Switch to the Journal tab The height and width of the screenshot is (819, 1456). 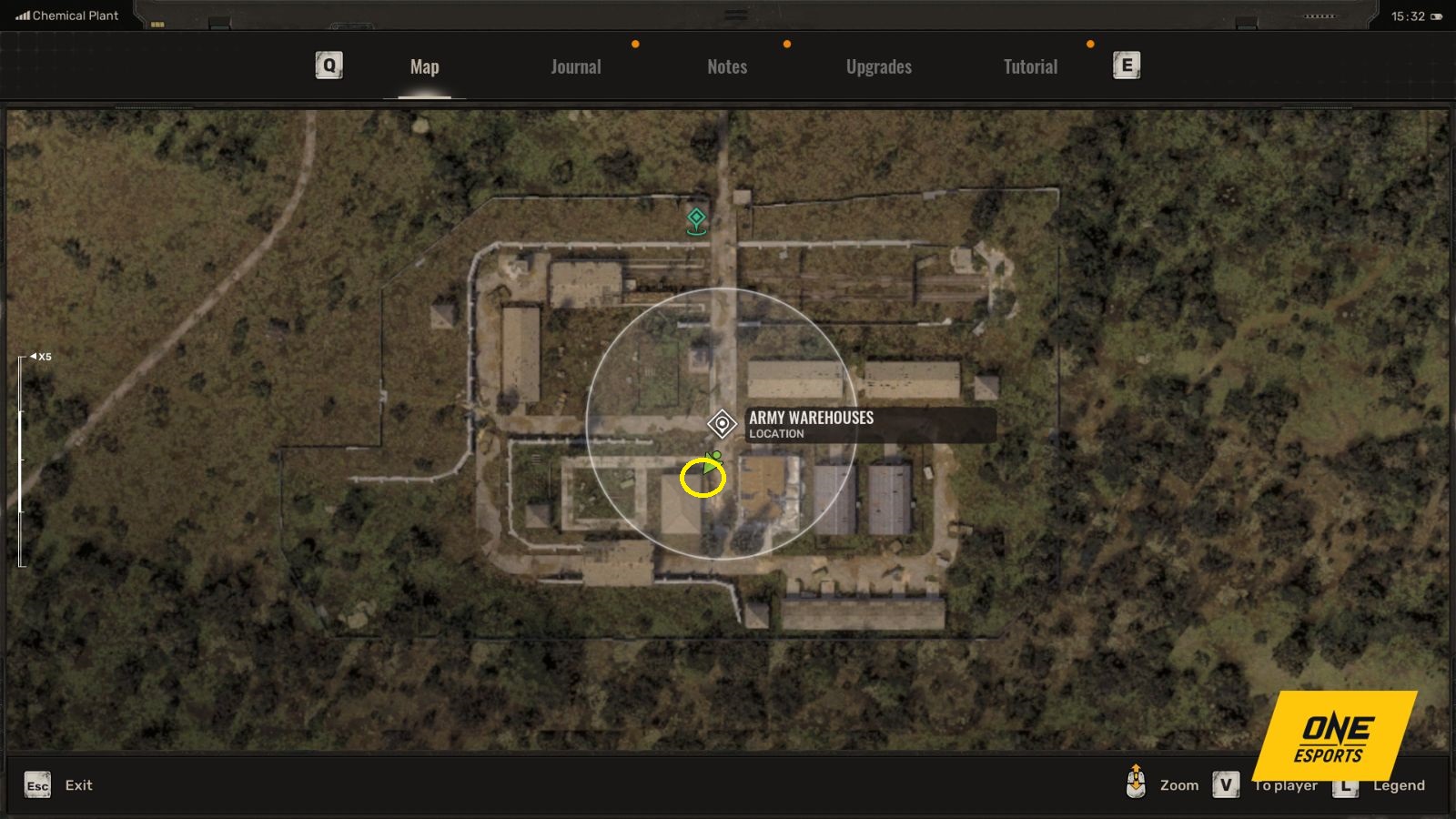574,66
